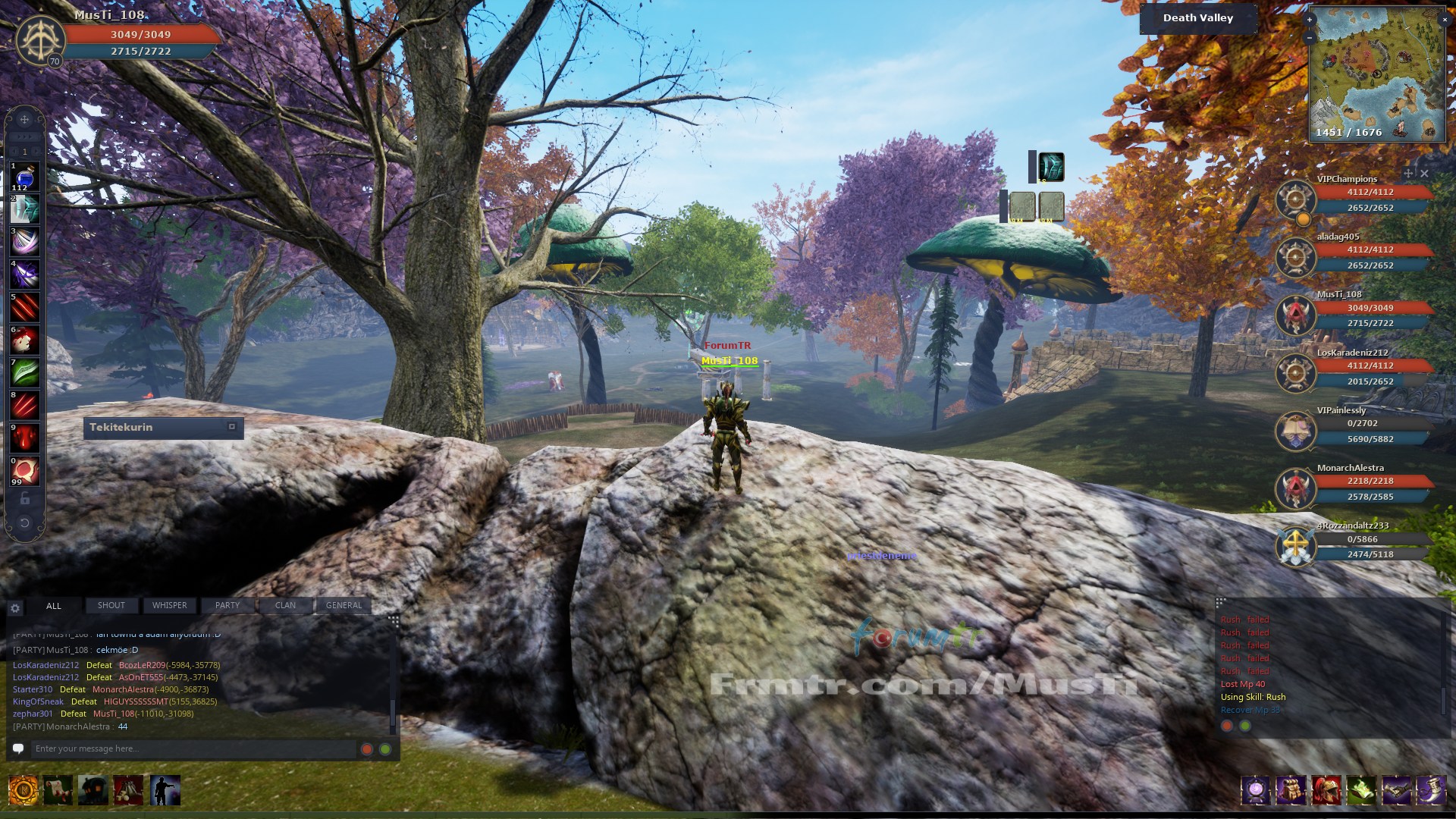Click the orange R emblem icon
The width and height of the screenshot is (1456, 819).
(x=23, y=790)
